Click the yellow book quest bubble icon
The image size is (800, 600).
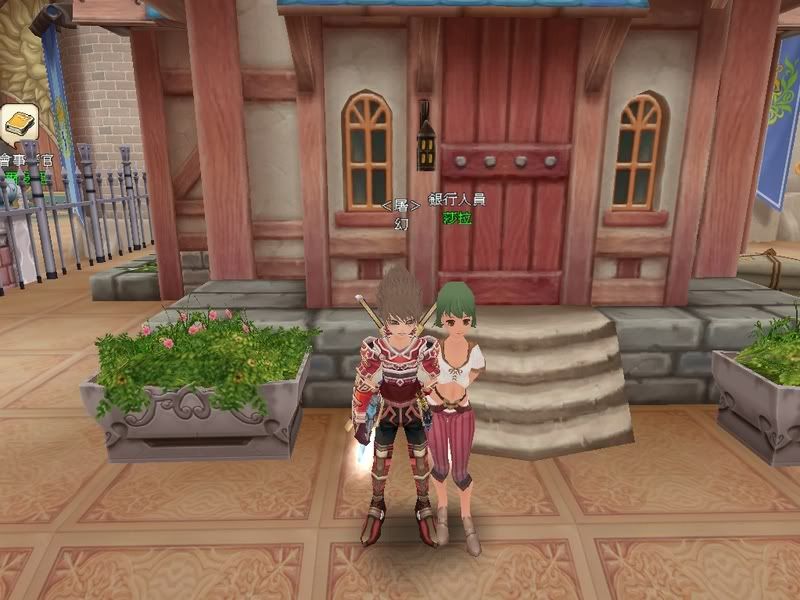click(18, 124)
